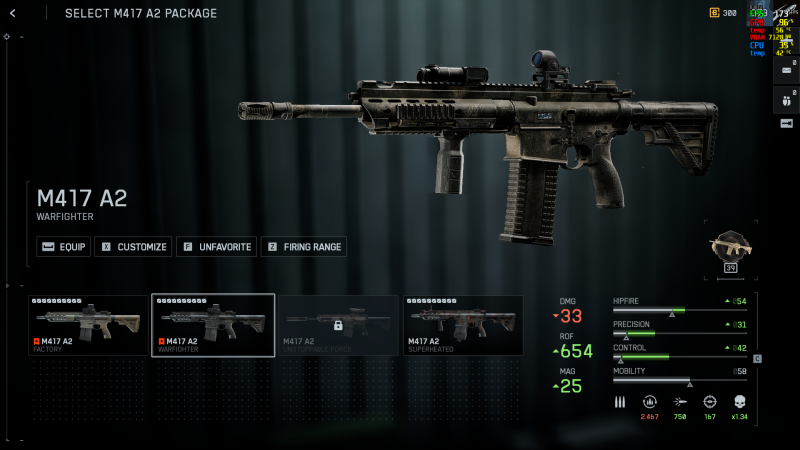Unfavorite the selected weapon package
The width and height of the screenshot is (800, 450).
216,247
